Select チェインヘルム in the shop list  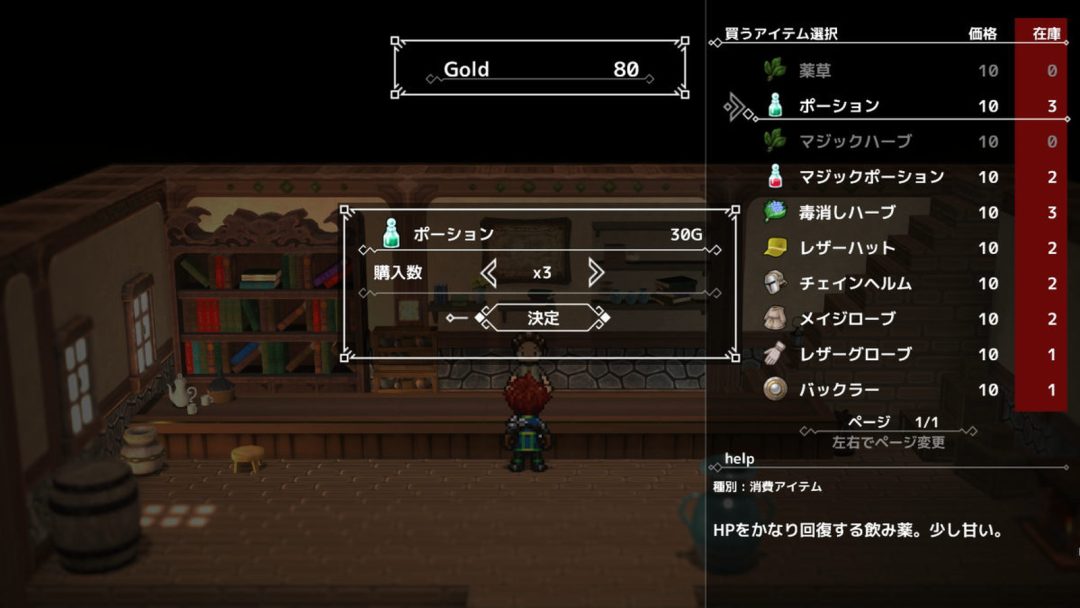pyautogui.click(x=854, y=284)
